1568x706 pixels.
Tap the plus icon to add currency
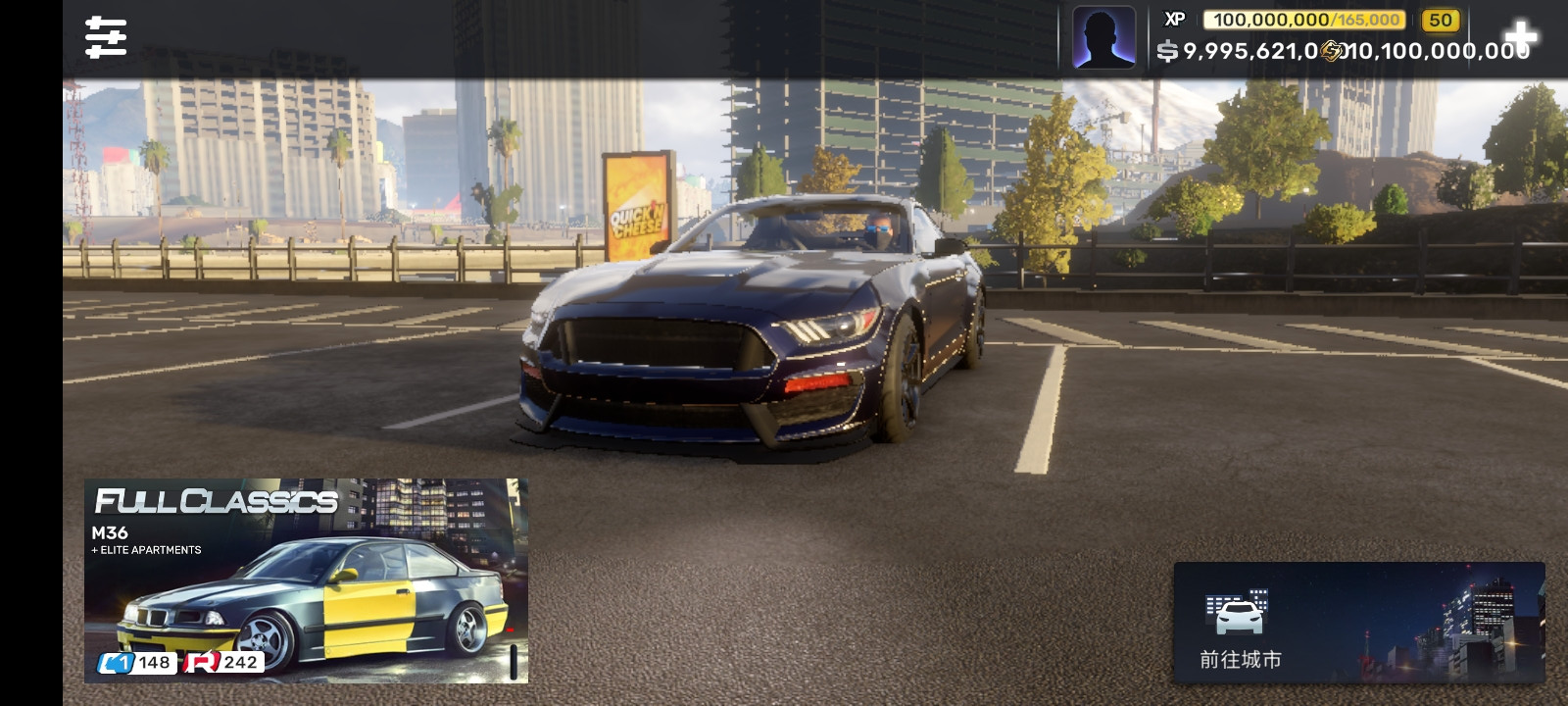tap(1520, 36)
